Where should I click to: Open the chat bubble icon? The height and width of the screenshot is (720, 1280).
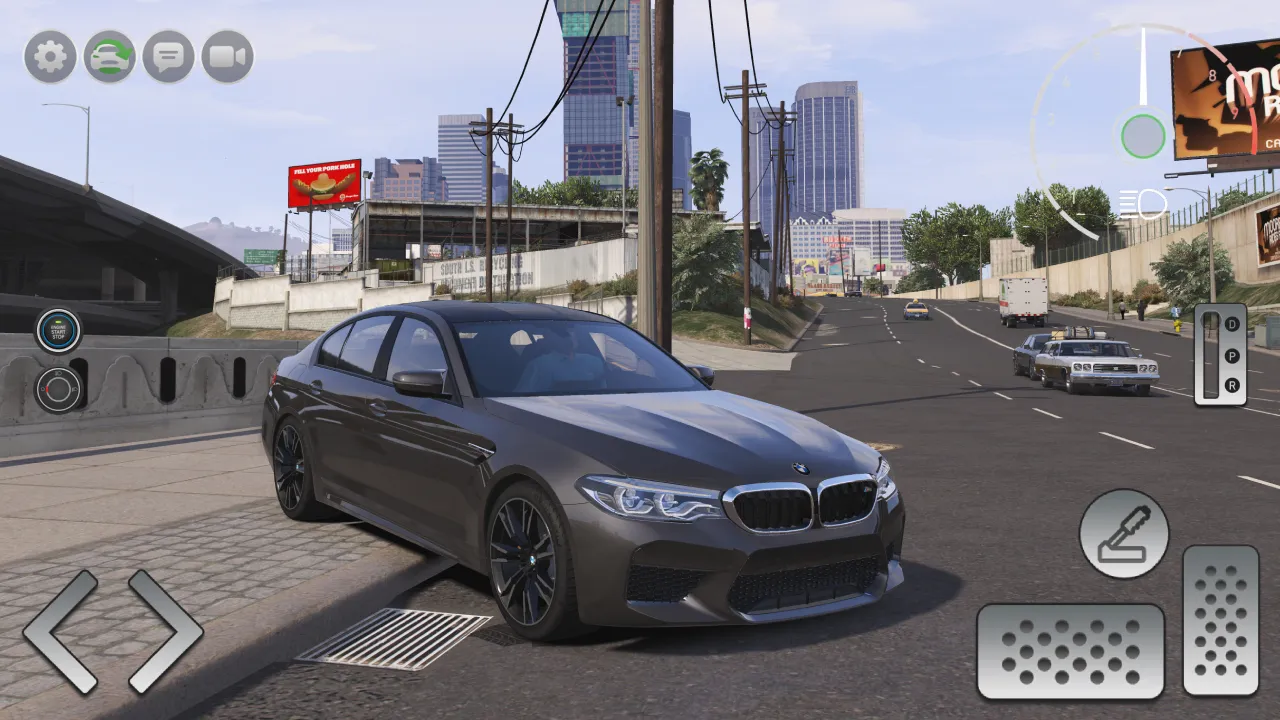[168, 57]
